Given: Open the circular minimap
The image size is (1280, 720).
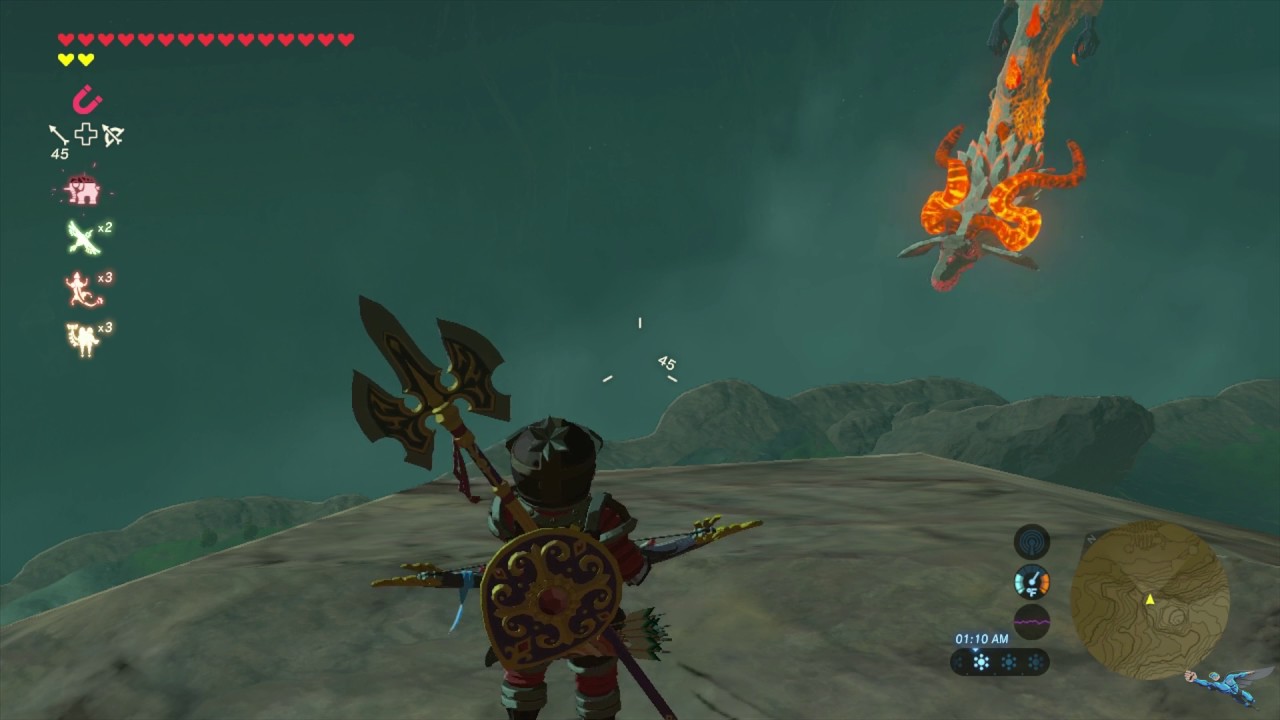Looking at the screenshot, I should [1149, 600].
